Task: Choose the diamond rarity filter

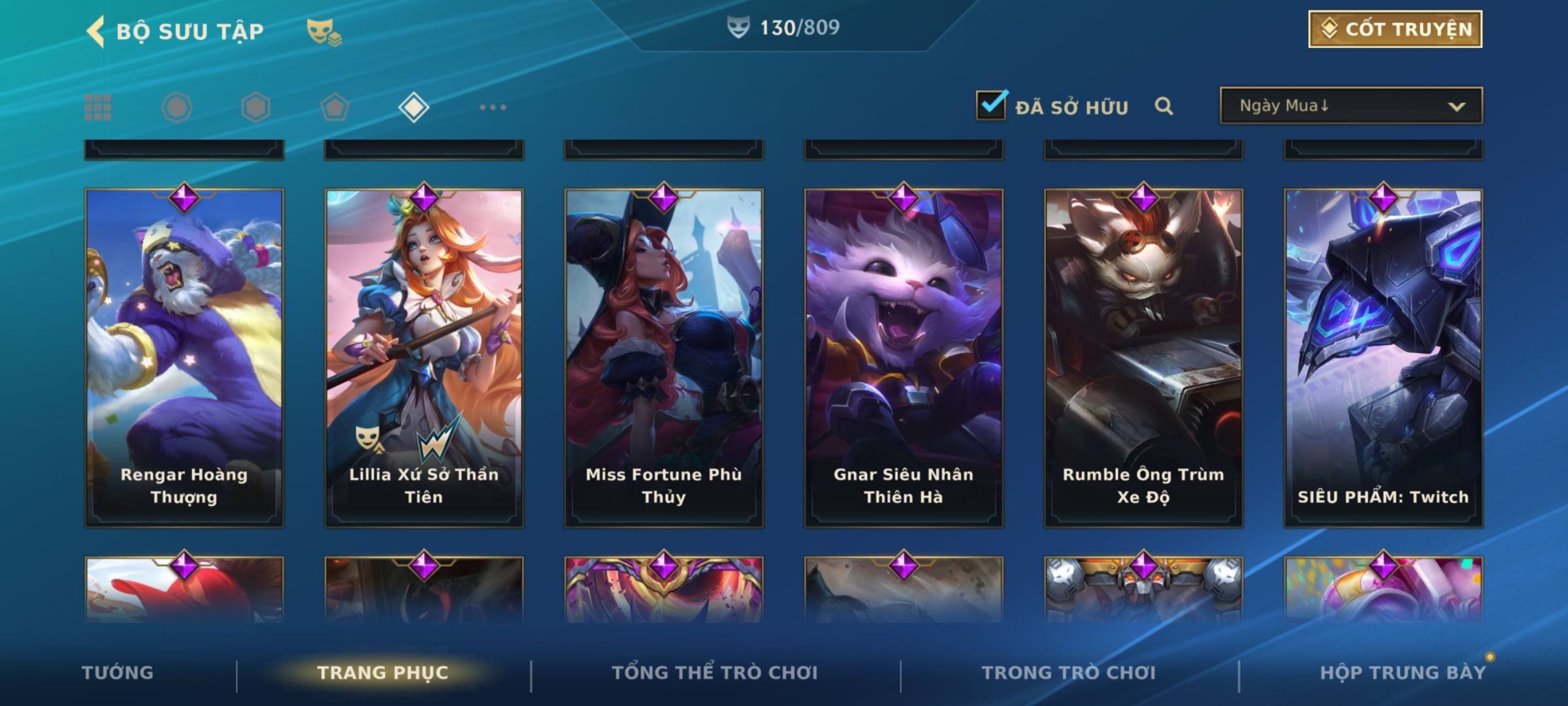Action: pos(414,107)
